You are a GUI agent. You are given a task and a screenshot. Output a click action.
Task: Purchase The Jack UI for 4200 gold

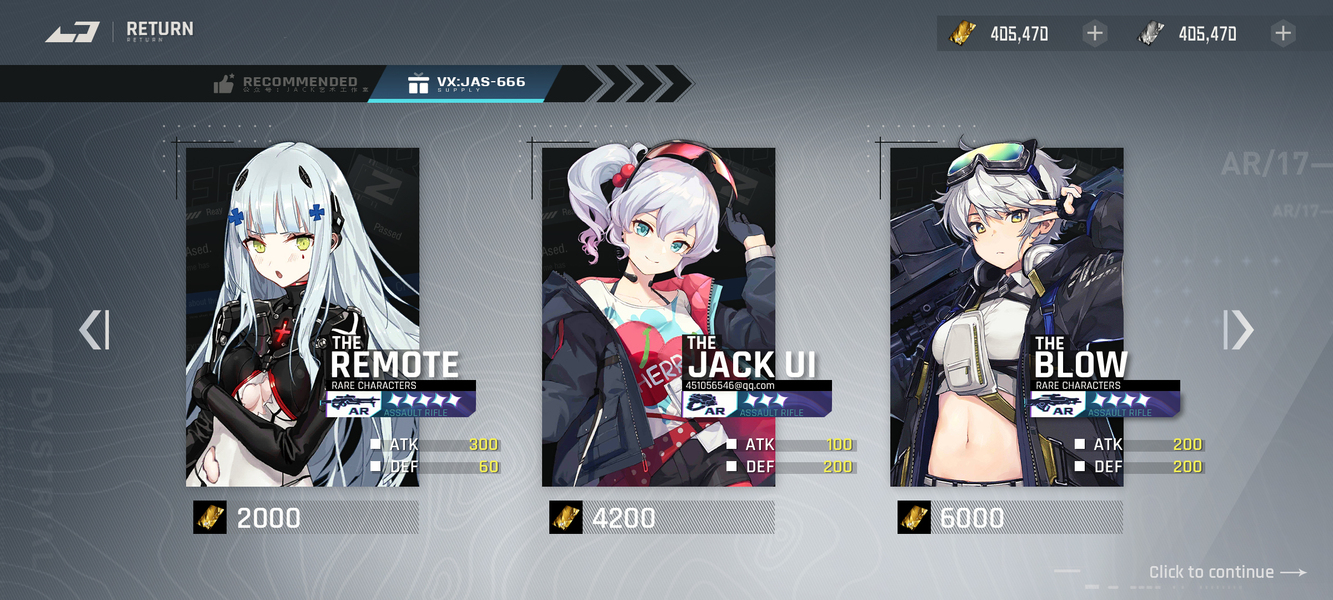coord(661,517)
